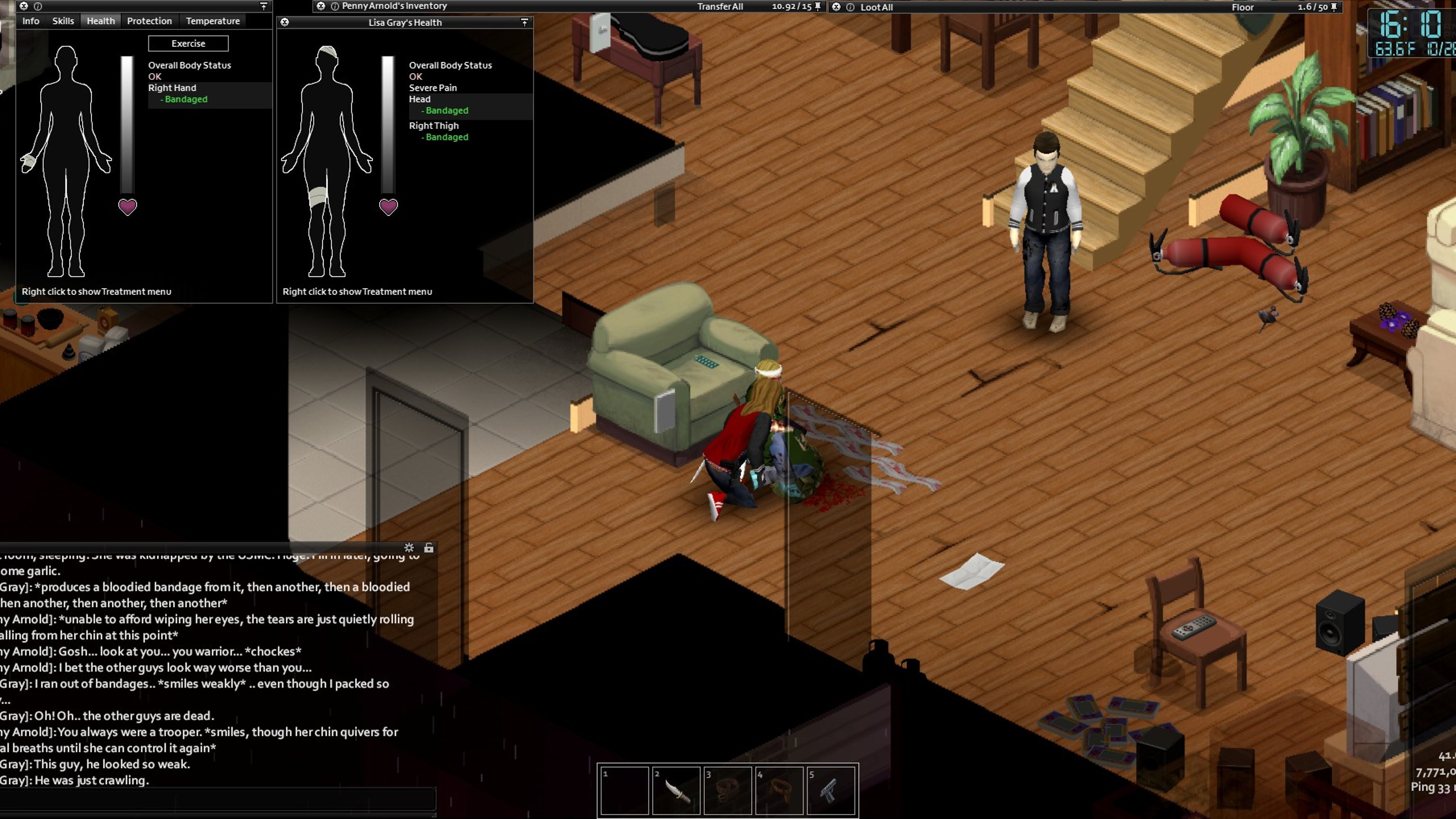Select the pistol hotbar slot
The width and height of the screenshot is (1456, 819).
(x=830, y=790)
